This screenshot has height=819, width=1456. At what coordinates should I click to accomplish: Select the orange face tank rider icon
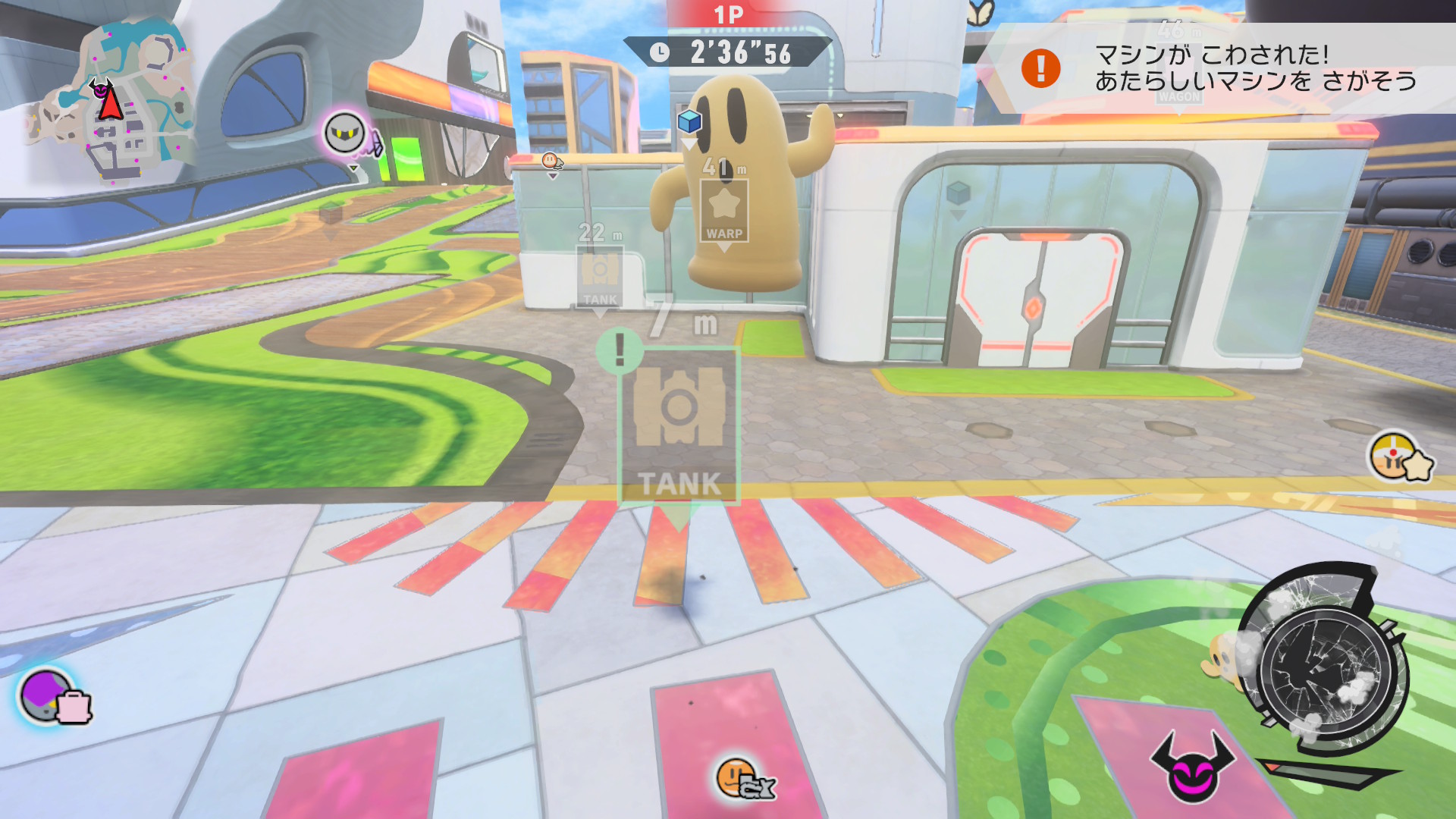pos(745,780)
